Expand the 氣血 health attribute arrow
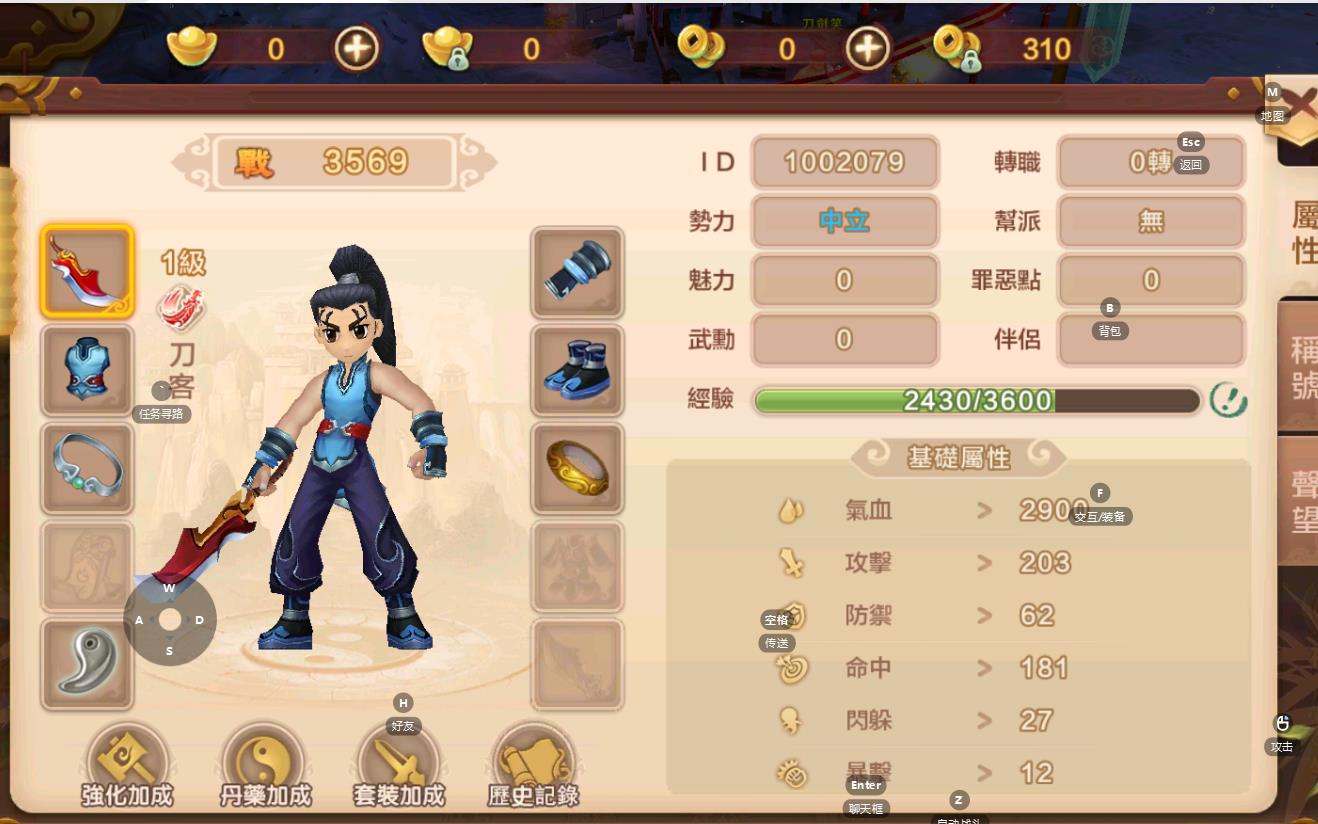Image resolution: width=1318 pixels, height=824 pixels. pyautogui.click(x=985, y=511)
